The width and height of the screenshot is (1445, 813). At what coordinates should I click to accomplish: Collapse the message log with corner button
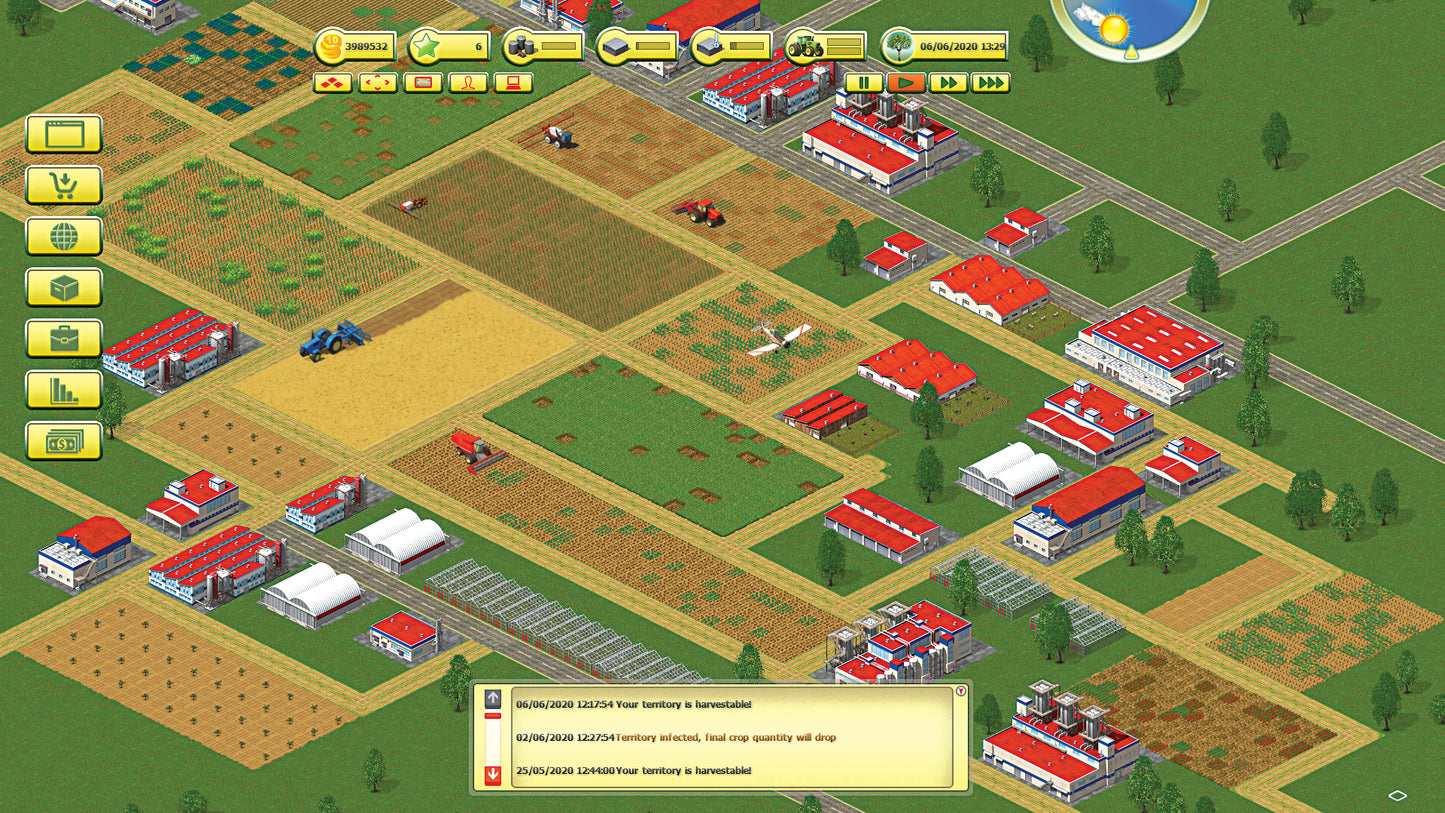click(x=961, y=691)
